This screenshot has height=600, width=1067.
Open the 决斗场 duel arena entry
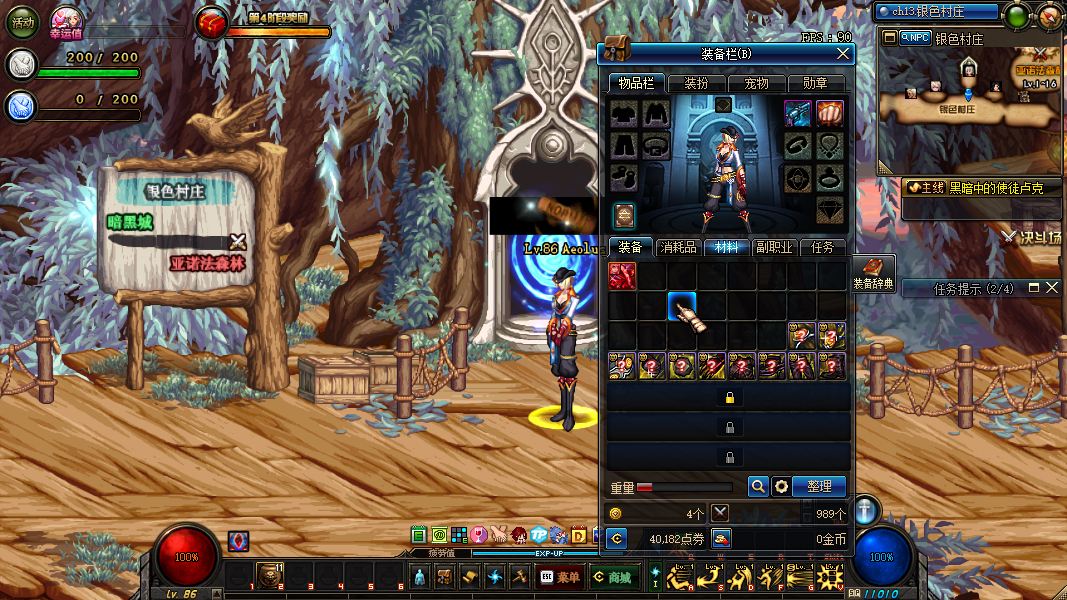click(1034, 237)
